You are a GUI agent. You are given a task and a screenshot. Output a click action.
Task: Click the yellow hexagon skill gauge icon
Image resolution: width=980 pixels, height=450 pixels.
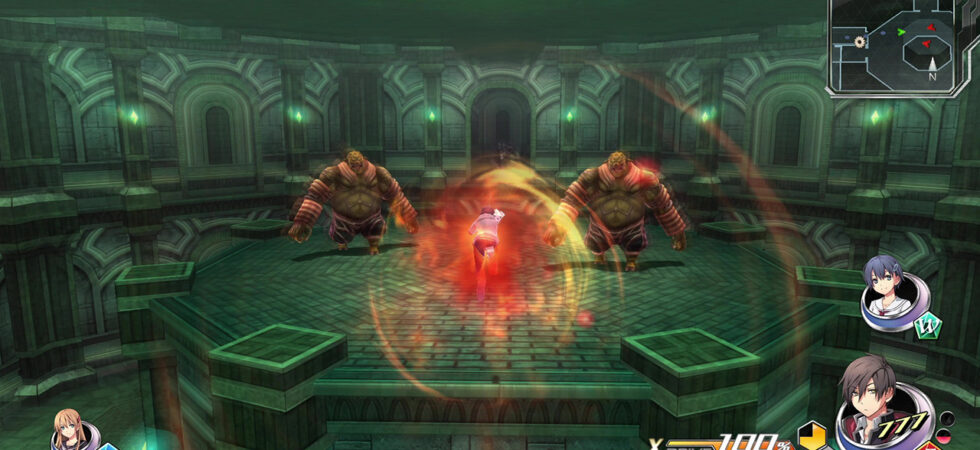point(812,435)
